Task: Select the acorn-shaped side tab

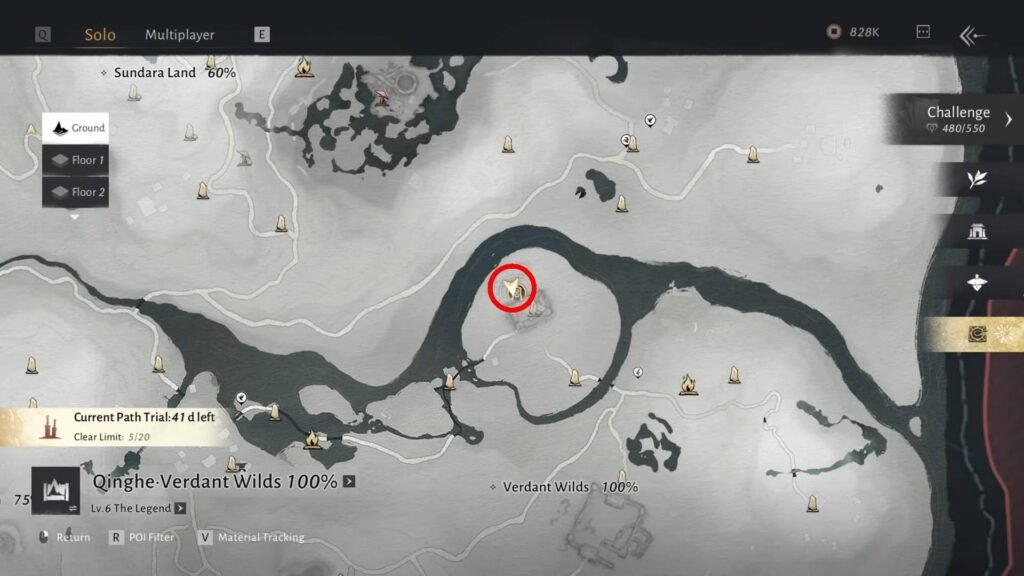Action: [976, 283]
